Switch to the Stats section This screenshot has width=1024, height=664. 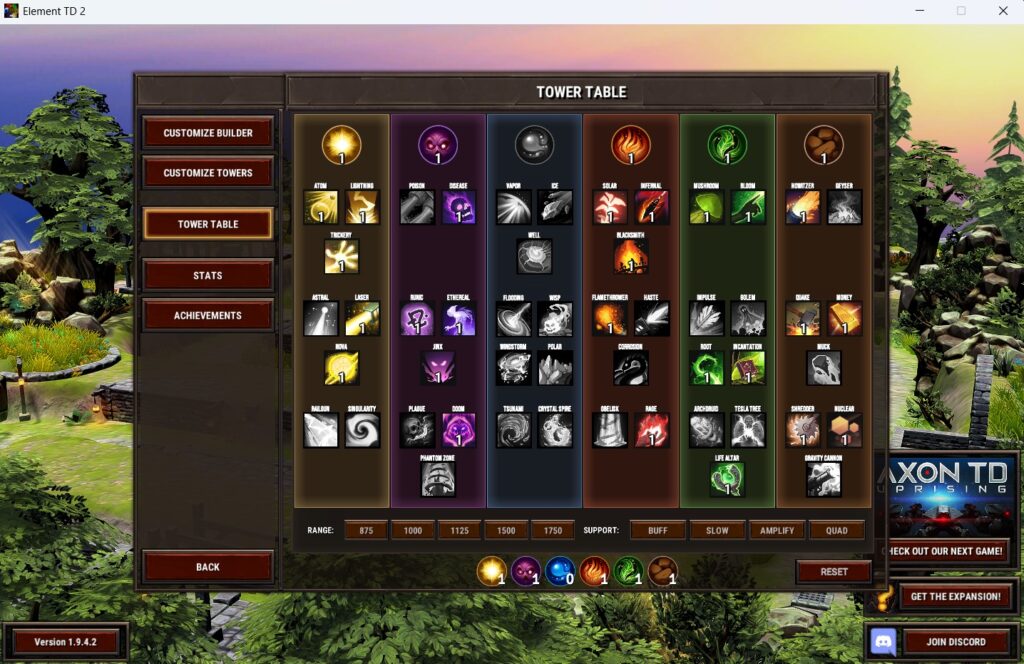[x=208, y=275]
